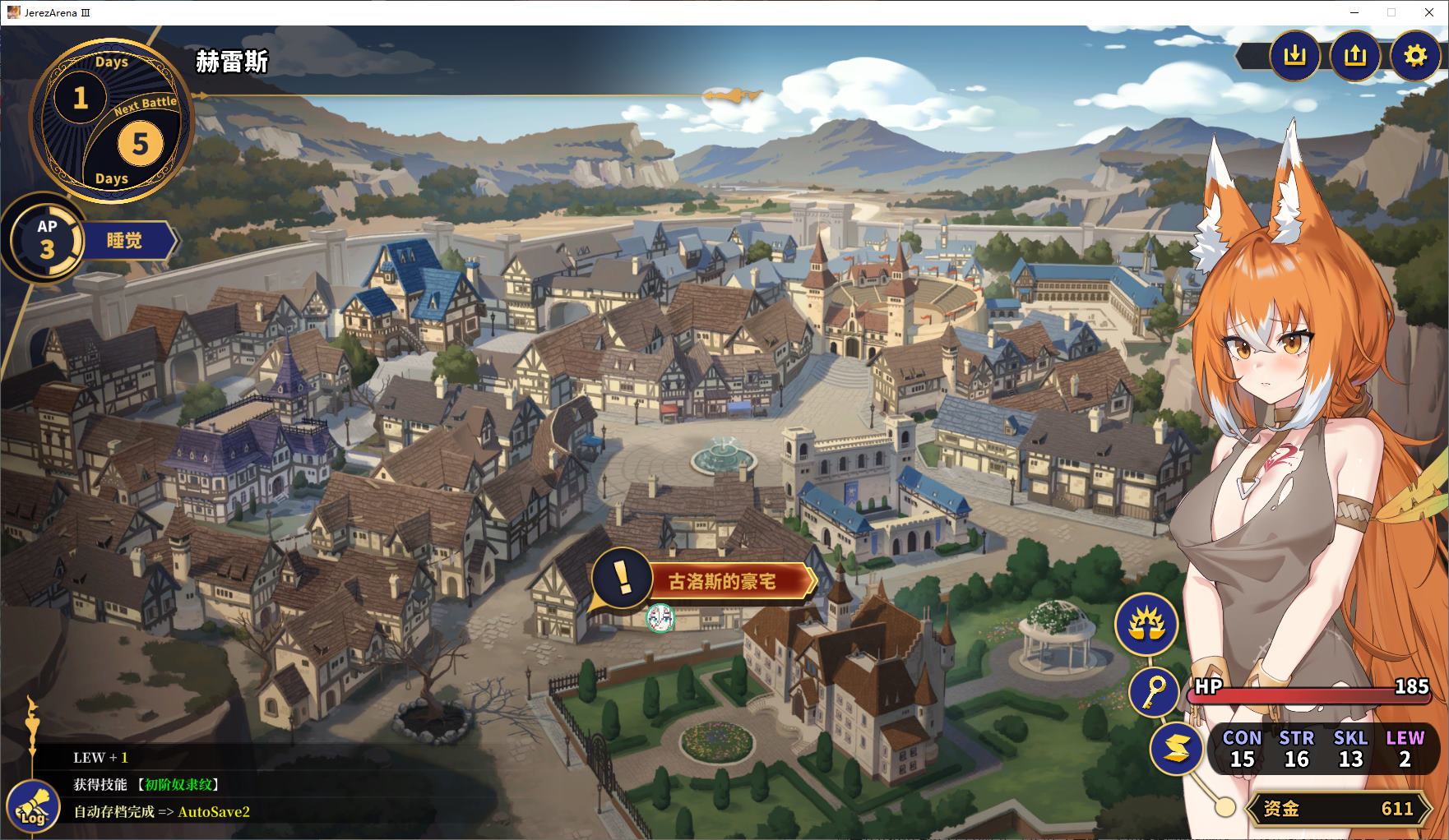Open the load game upload icon

1354,55
